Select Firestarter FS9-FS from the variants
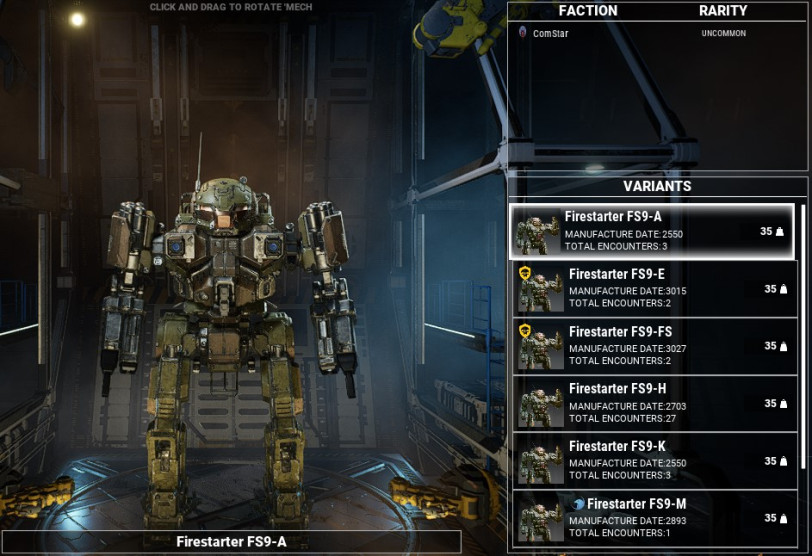Screen dimensions: 812x556 [655, 346]
